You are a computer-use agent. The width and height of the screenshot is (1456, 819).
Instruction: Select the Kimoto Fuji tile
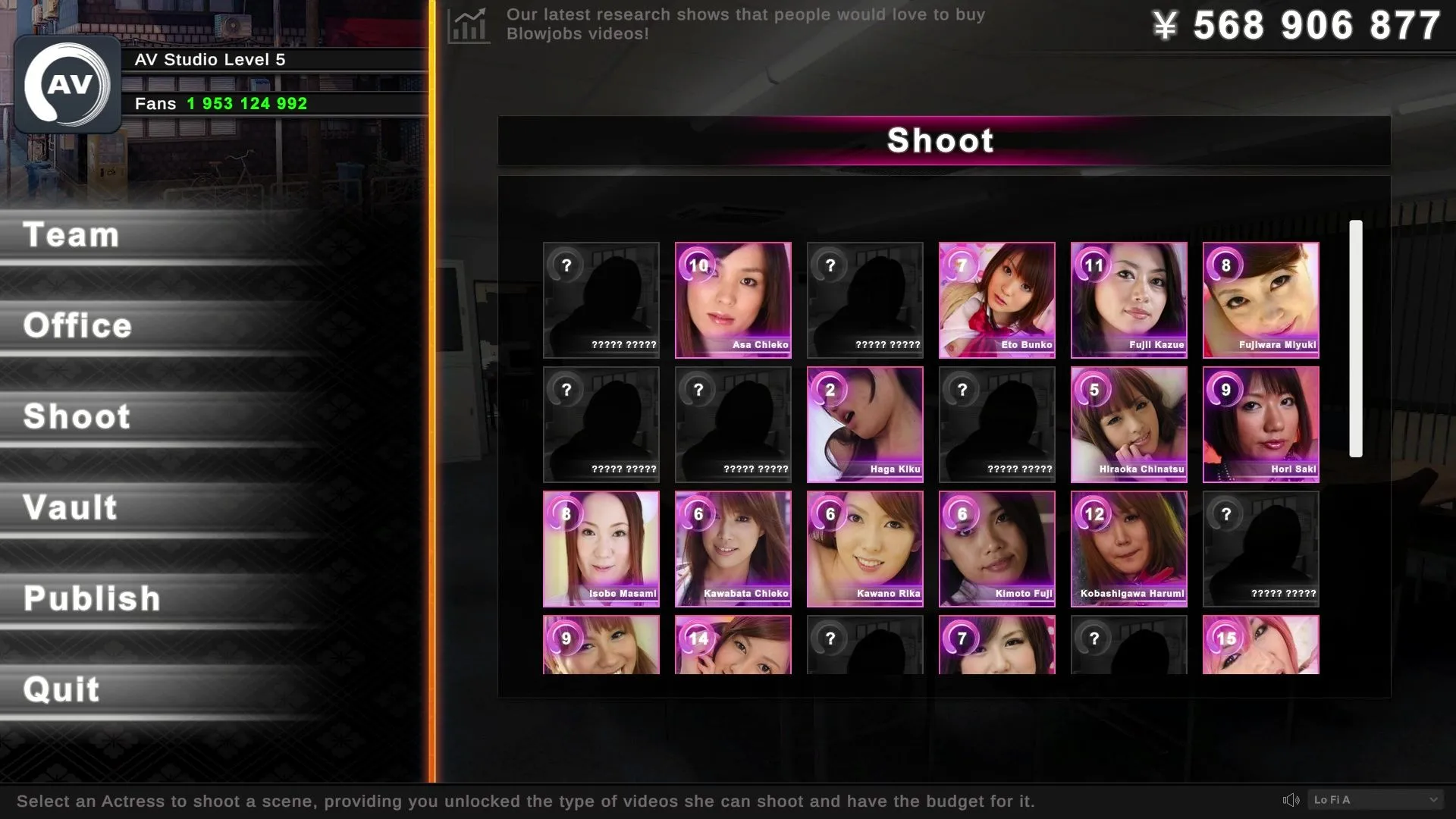pos(996,549)
